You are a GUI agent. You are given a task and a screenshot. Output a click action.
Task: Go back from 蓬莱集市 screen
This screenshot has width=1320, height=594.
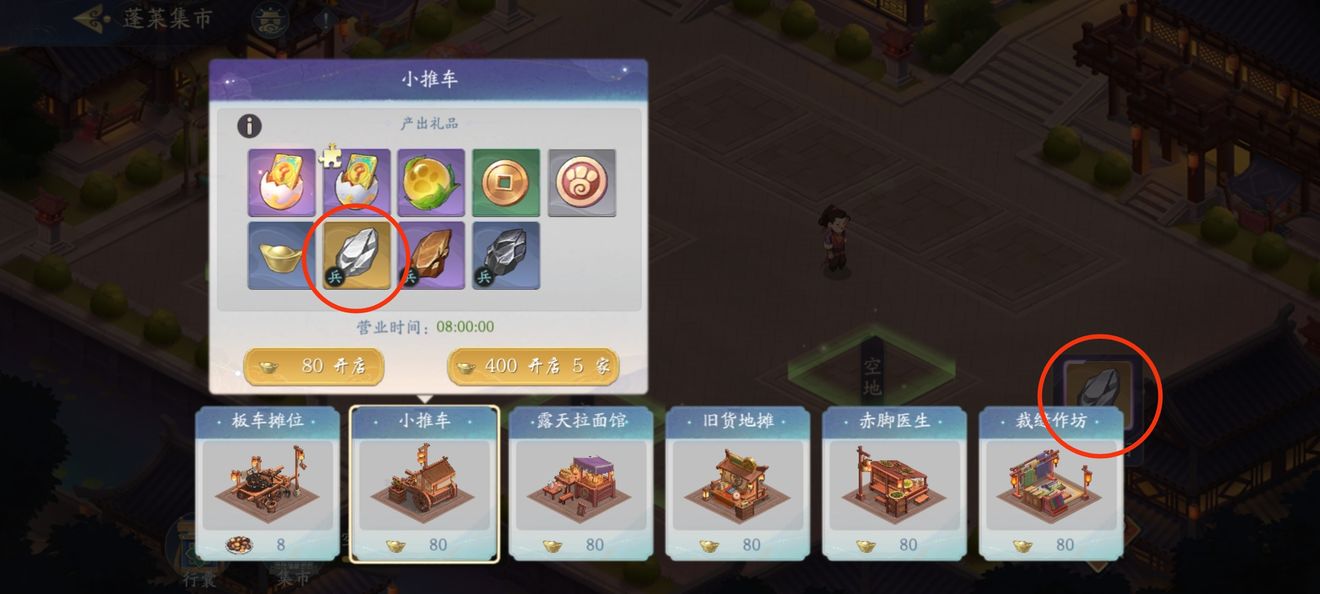(92, 19)
